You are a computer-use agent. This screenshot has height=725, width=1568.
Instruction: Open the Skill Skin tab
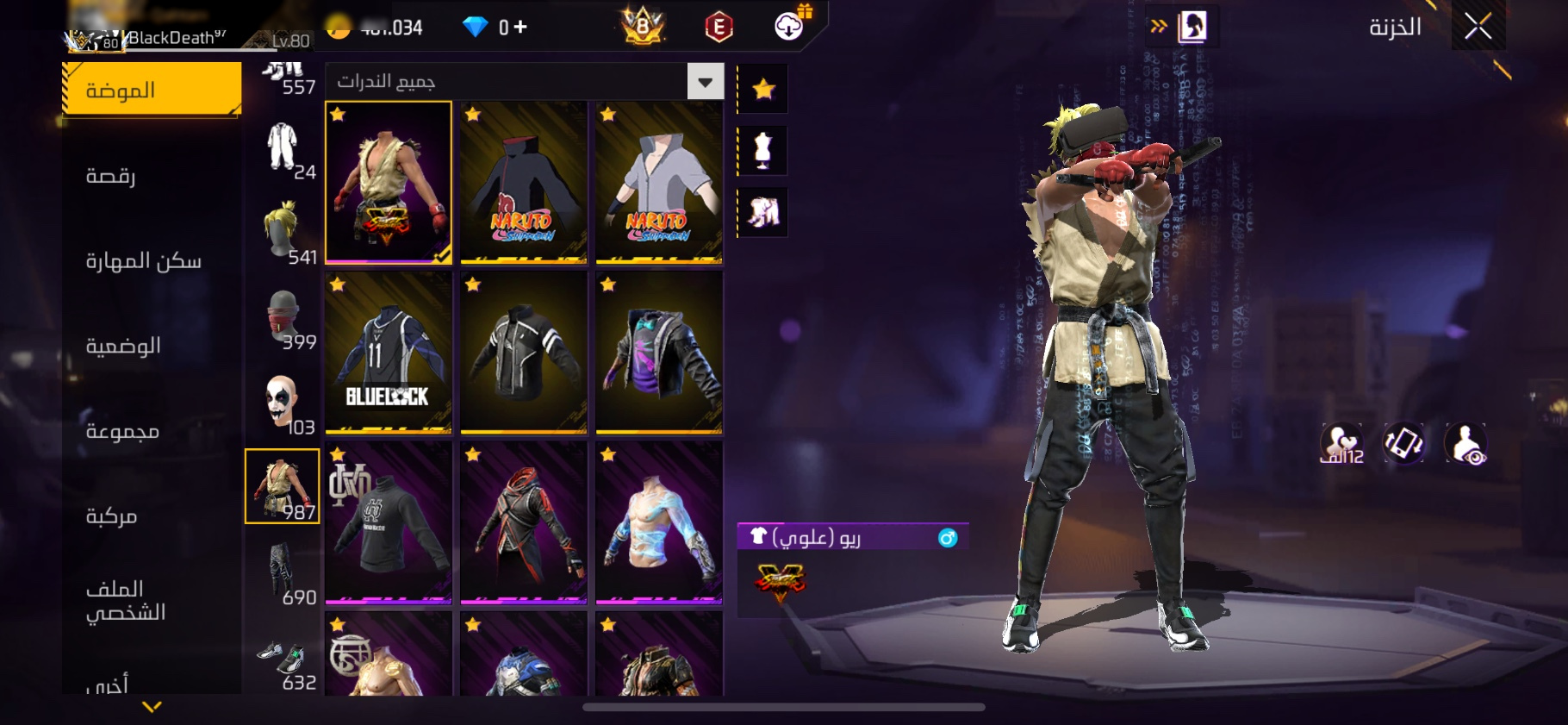(x=143, y=260)
